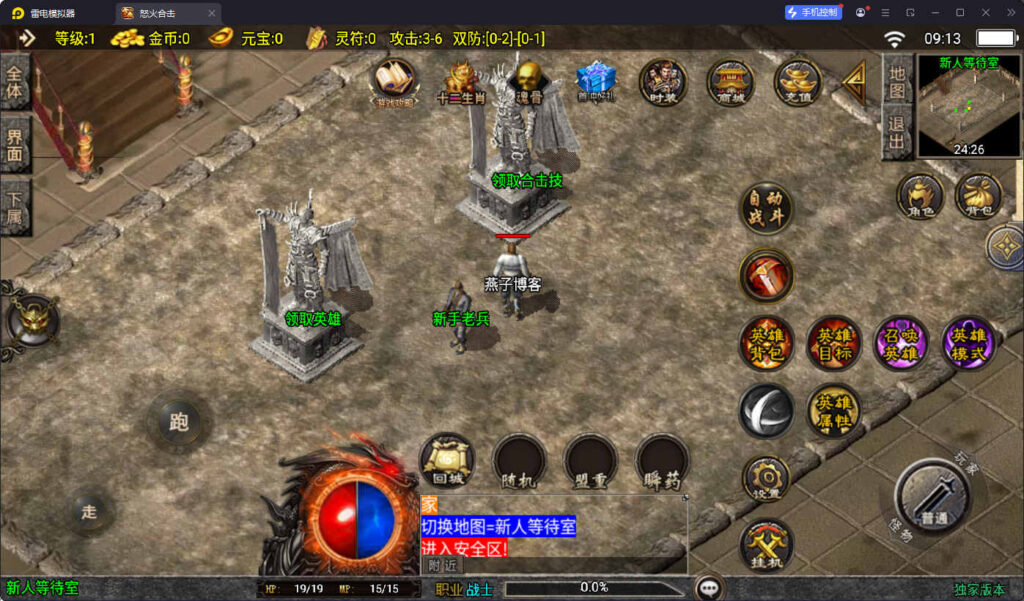Click the 退出 exit button

coord(897,134)
